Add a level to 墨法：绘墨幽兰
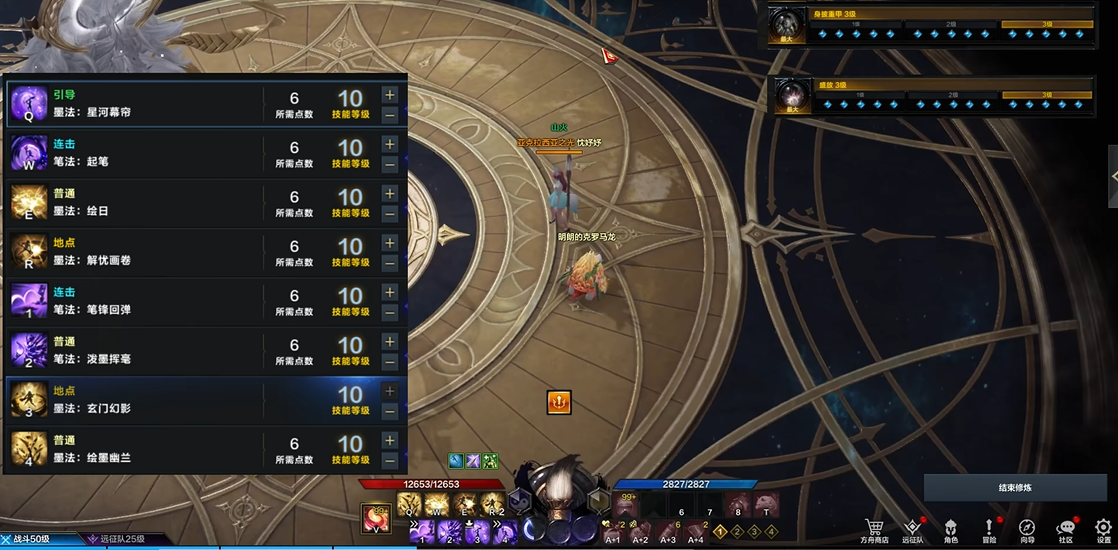The height and width of the screenshot is (550, 1118). coord(389,440)
